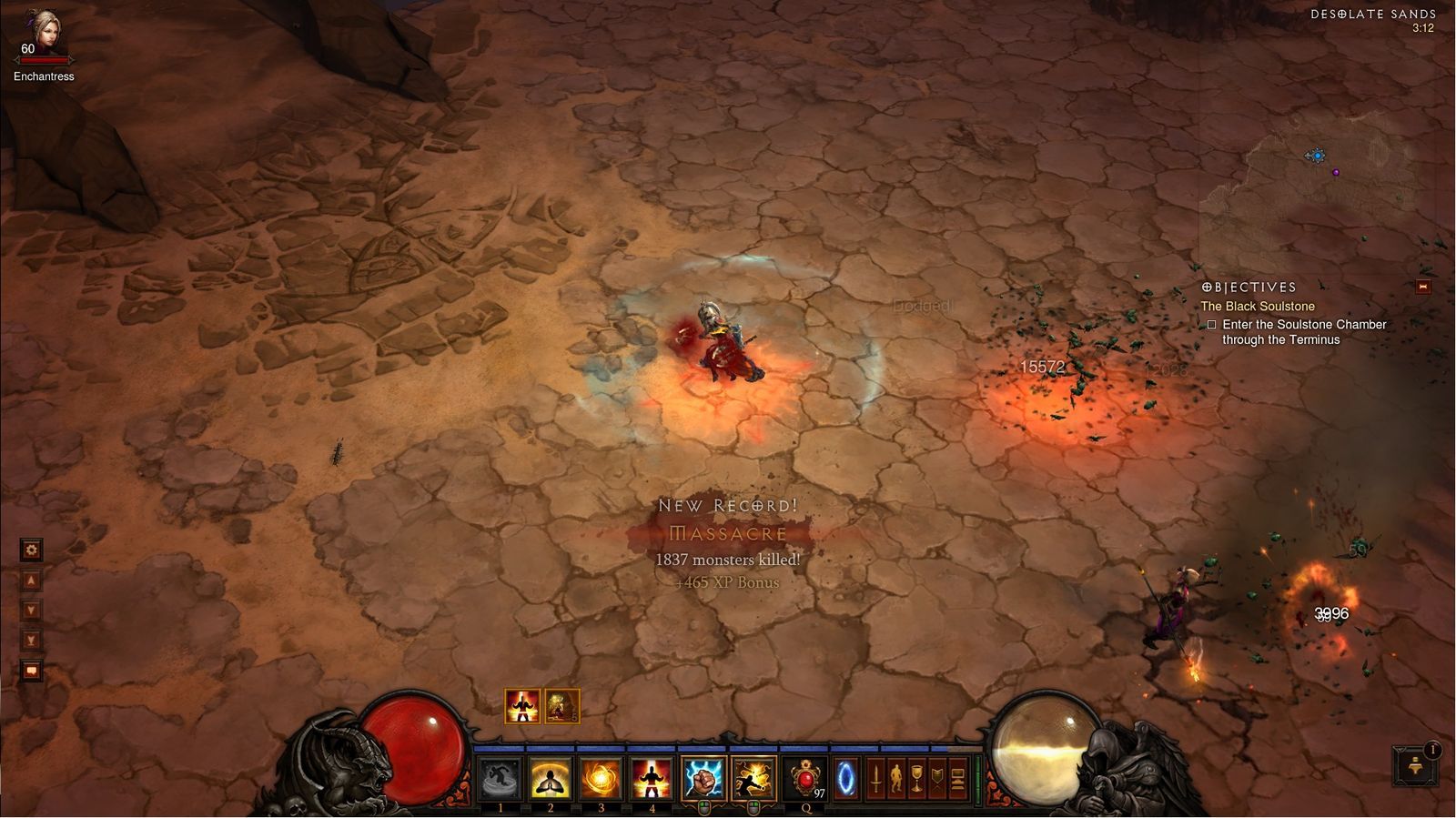Collapse the Objectives tracker
The image size is (1456, 818).
pos(1423,288)
